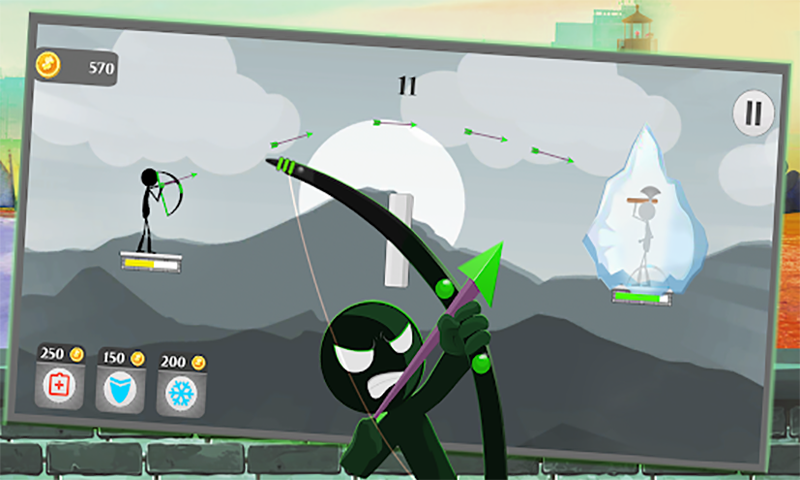Use the 200-coin snowflake freeze power-up
Screen dimensions: 800x480
tap(180, 391)
